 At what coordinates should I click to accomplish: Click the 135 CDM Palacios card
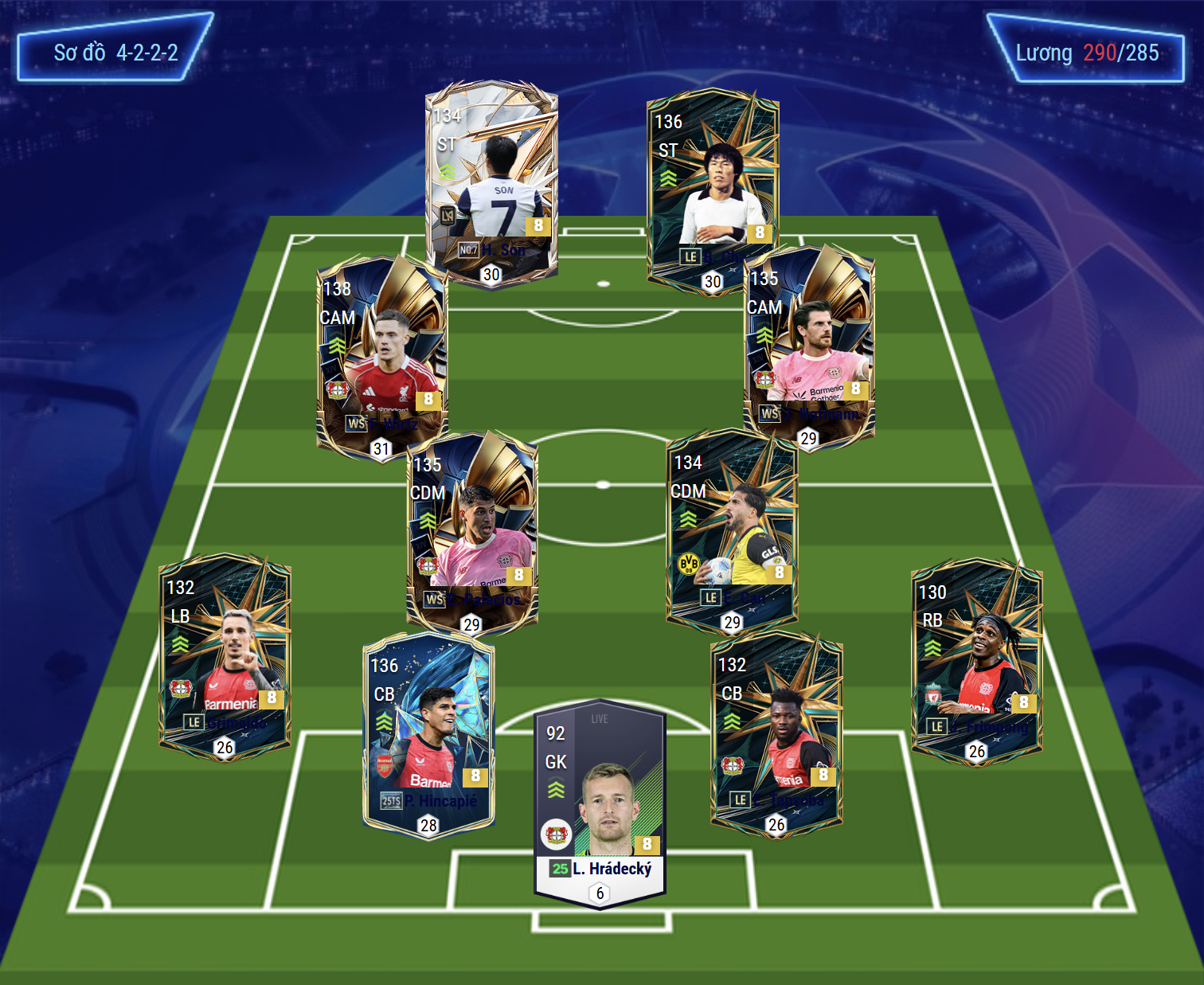tap(472, 530)
